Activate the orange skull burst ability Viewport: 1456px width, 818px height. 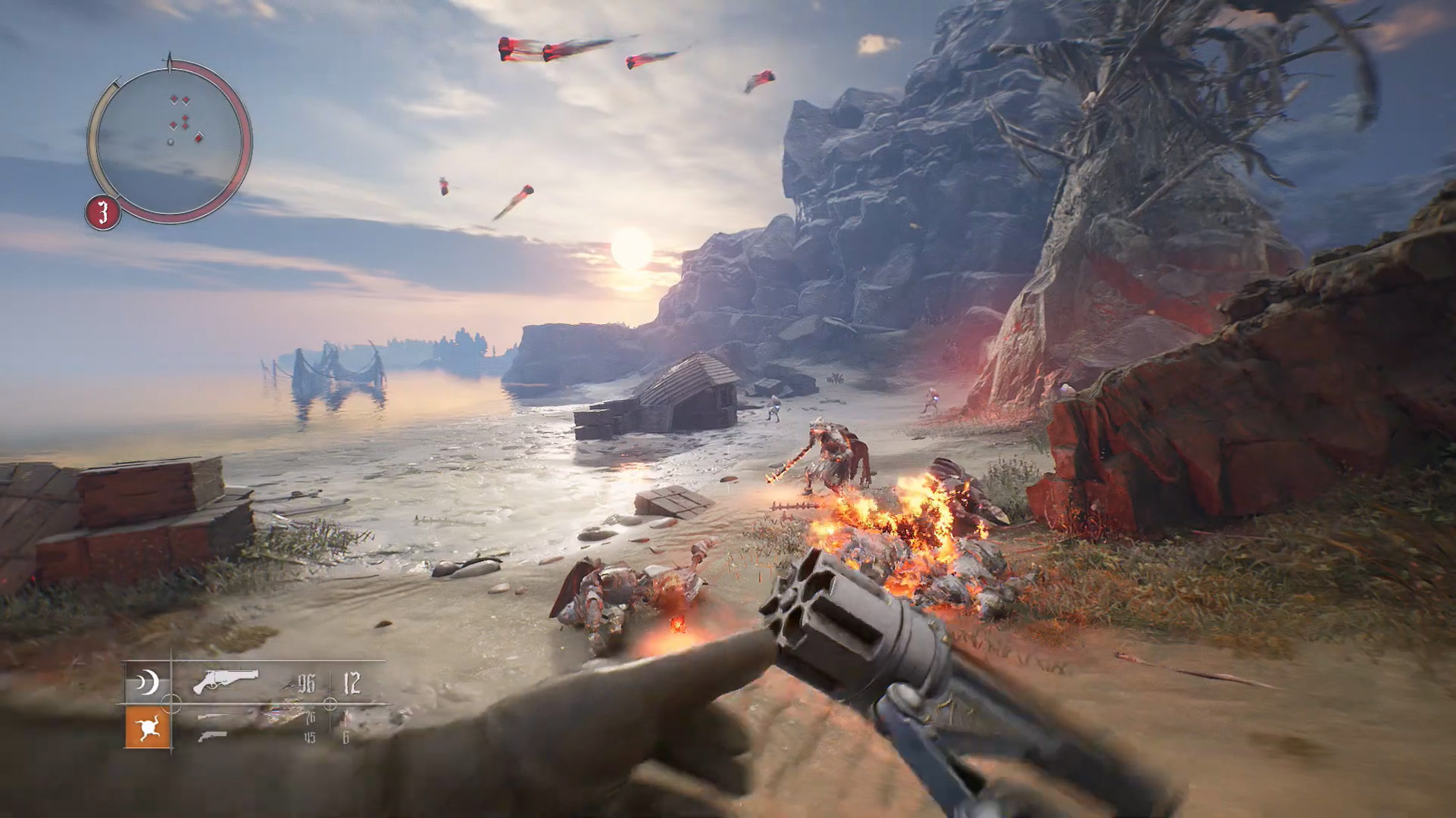click(148, 727)
